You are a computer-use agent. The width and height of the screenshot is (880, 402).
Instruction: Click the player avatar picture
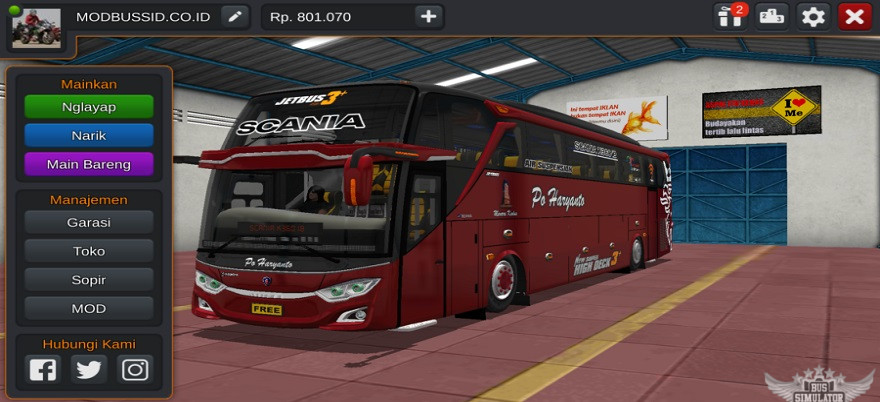point(36,27)
